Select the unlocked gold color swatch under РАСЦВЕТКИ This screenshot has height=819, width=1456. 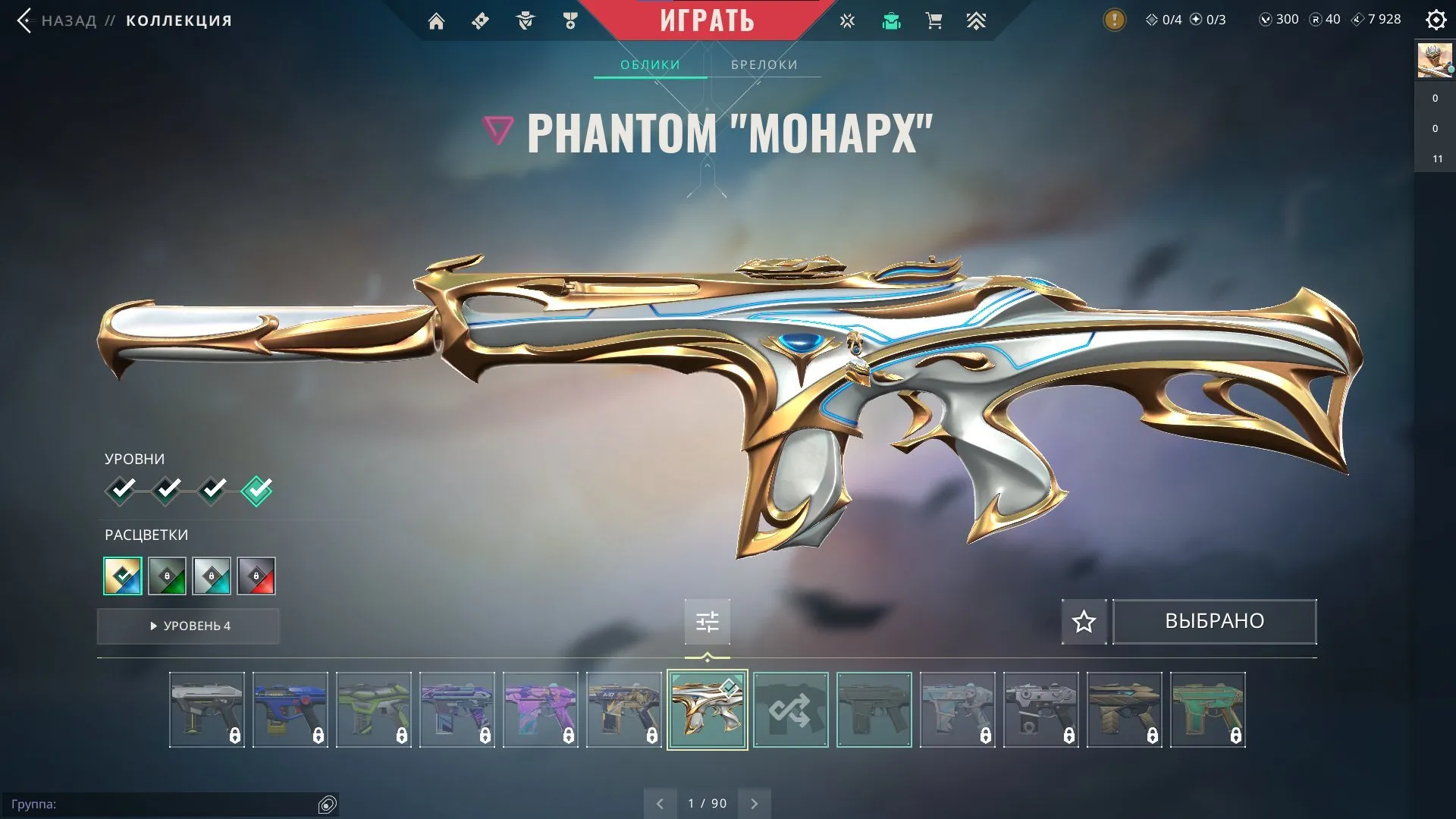(122, 576)
